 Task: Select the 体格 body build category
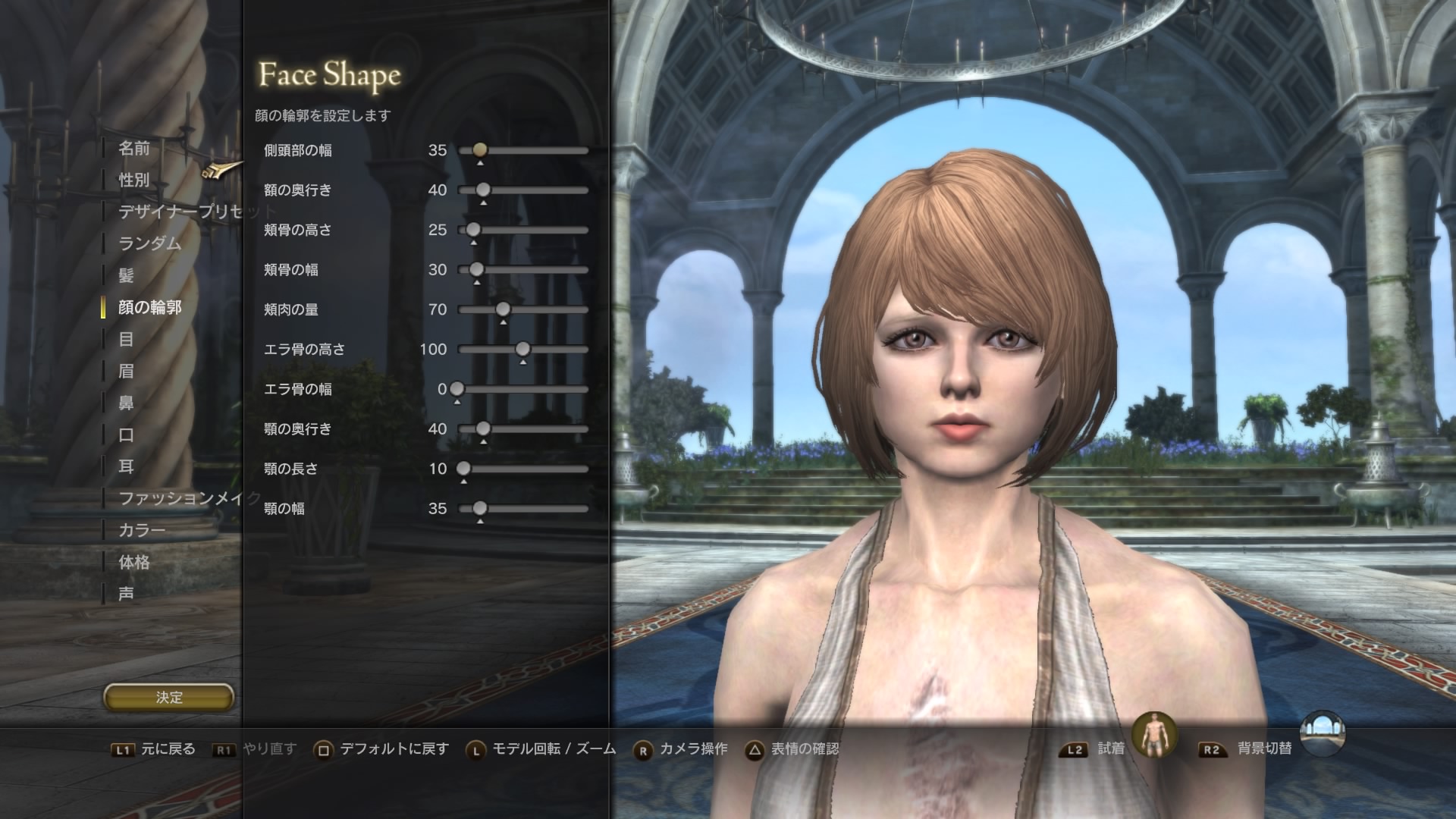click(134, 562)
